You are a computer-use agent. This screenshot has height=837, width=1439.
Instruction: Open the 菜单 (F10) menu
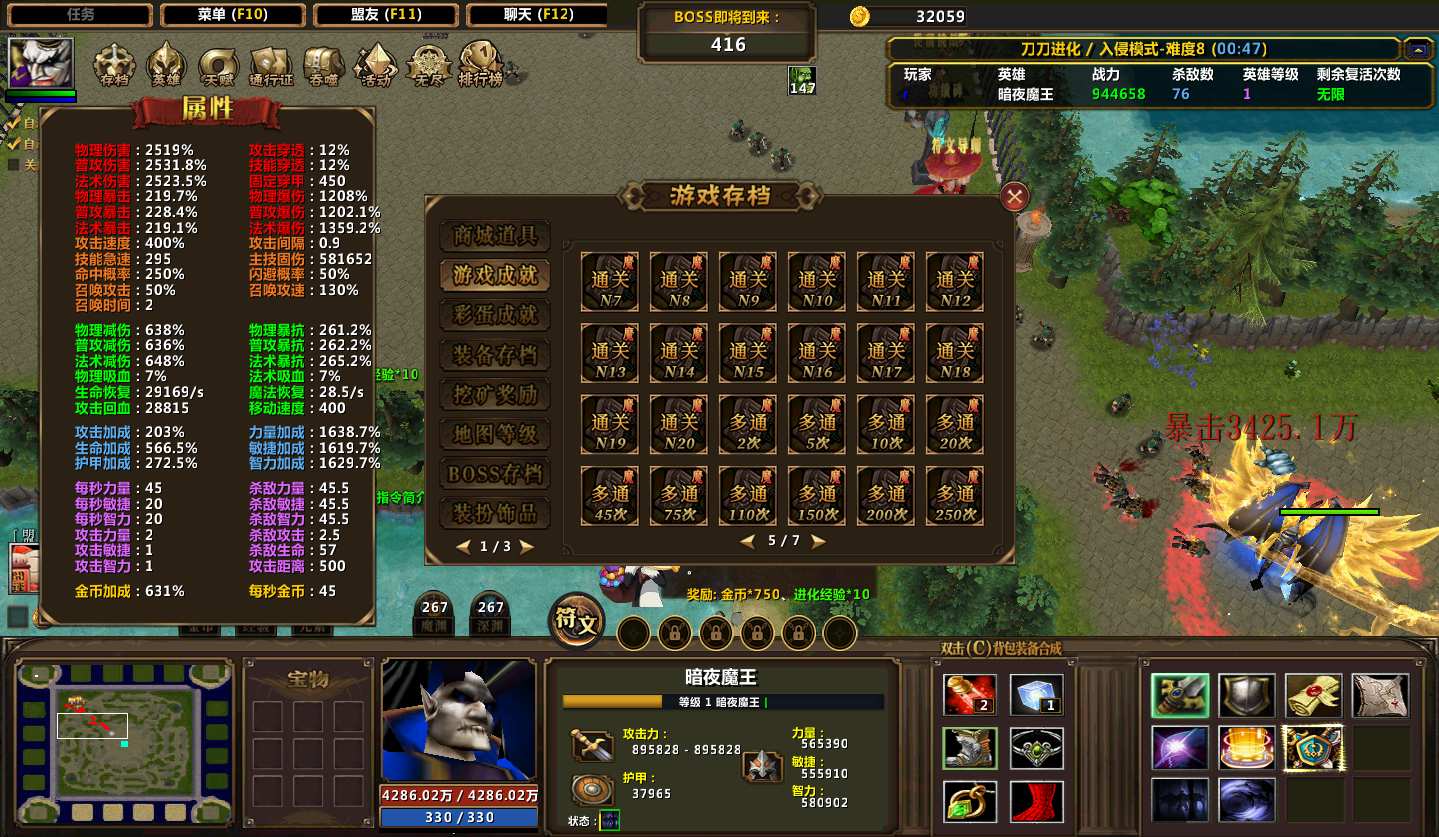(233, 15)
